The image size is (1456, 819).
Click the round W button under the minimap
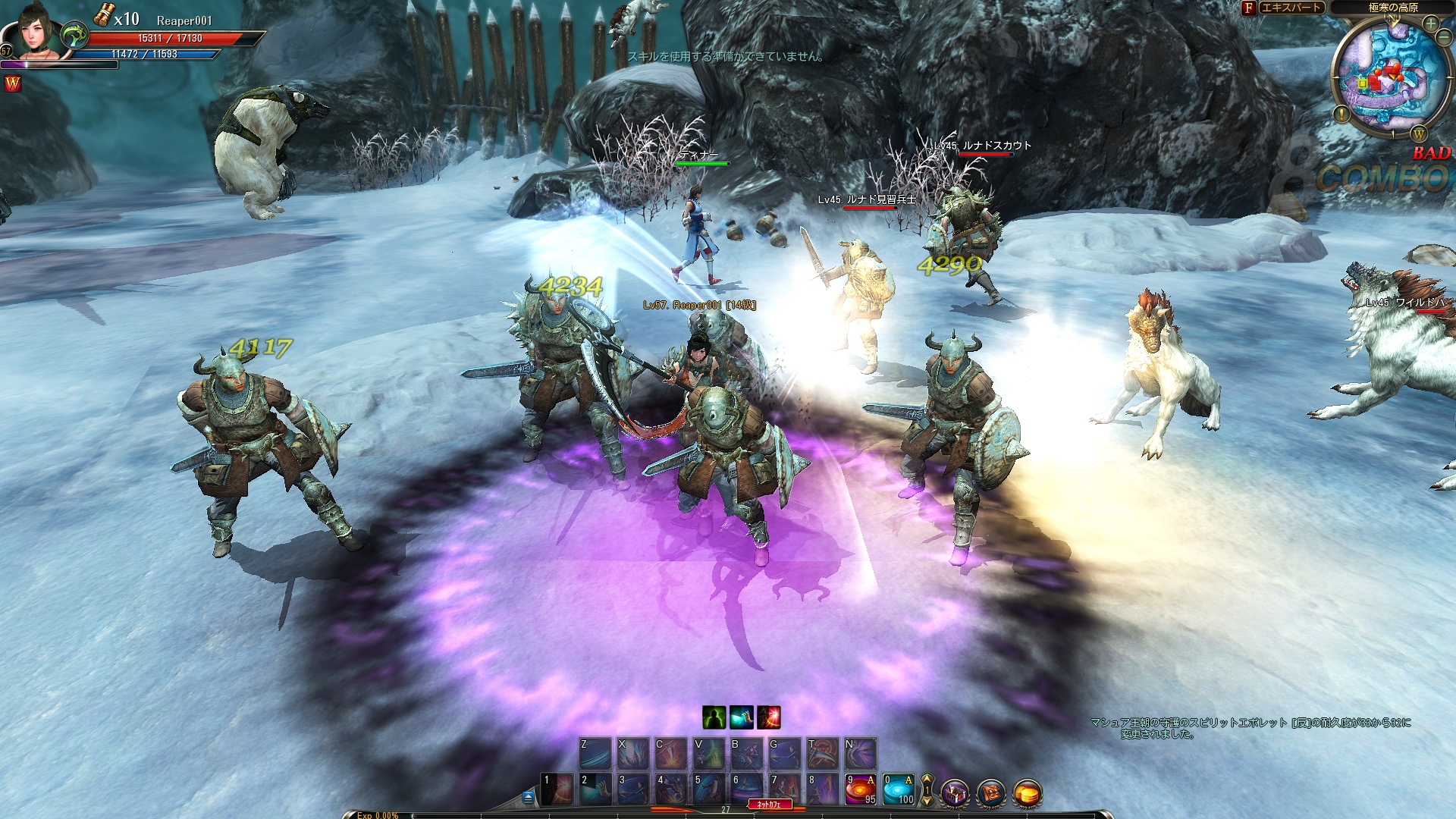pyautogui.click(x=1418, y=134)
